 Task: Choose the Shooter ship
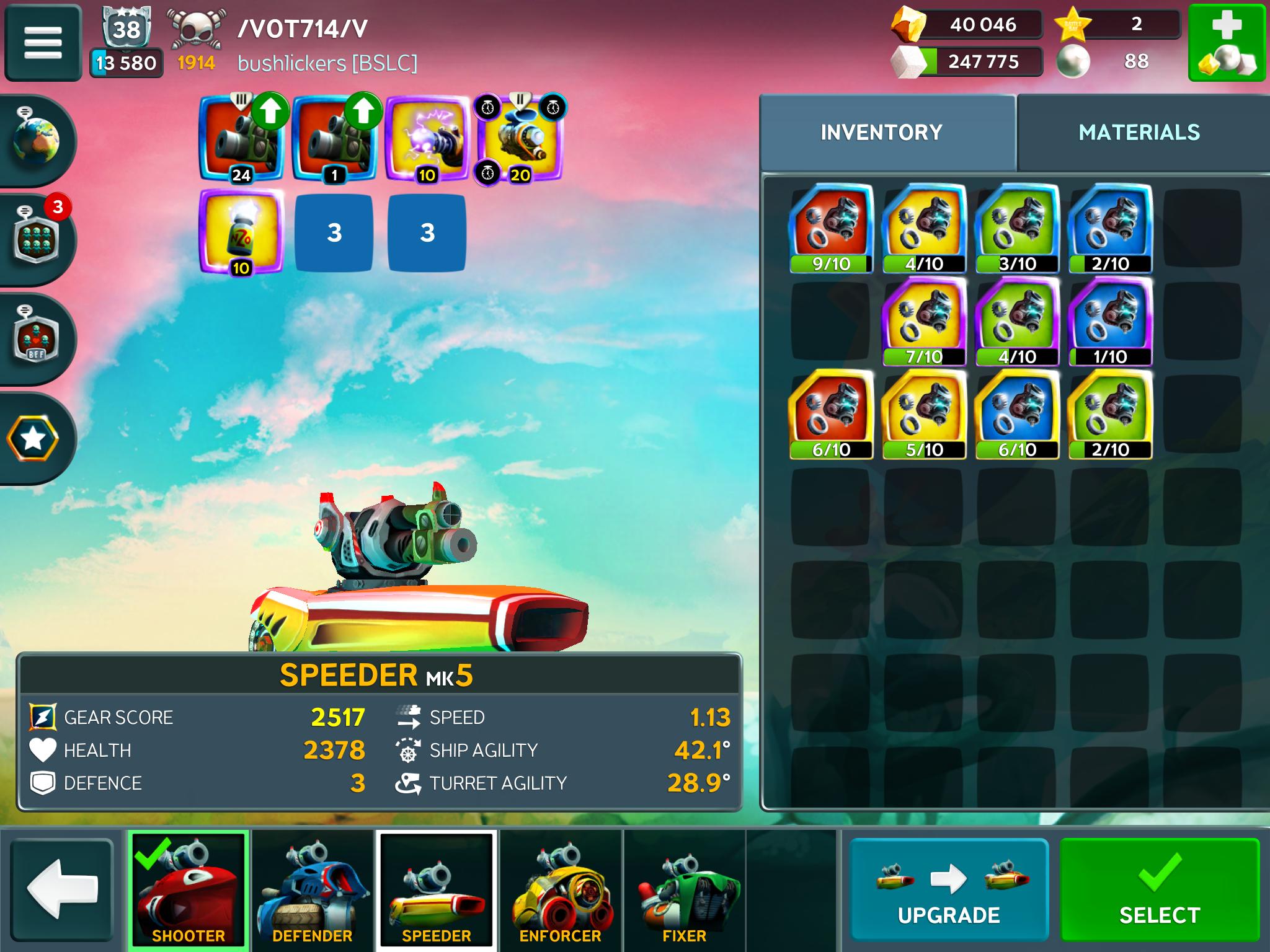189,889
